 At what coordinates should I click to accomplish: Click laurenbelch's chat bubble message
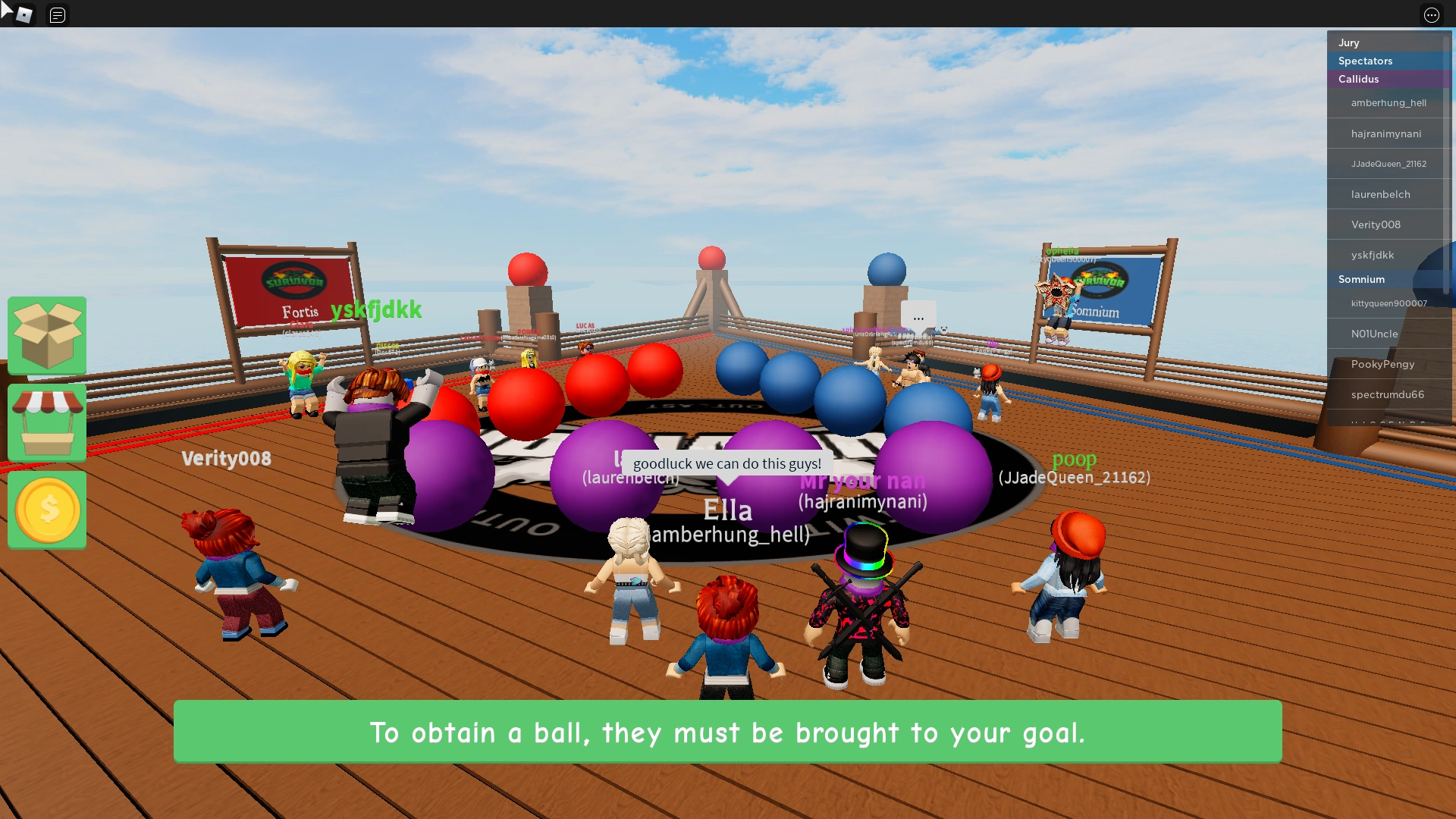pyautogui.click(x=726, y=463)
